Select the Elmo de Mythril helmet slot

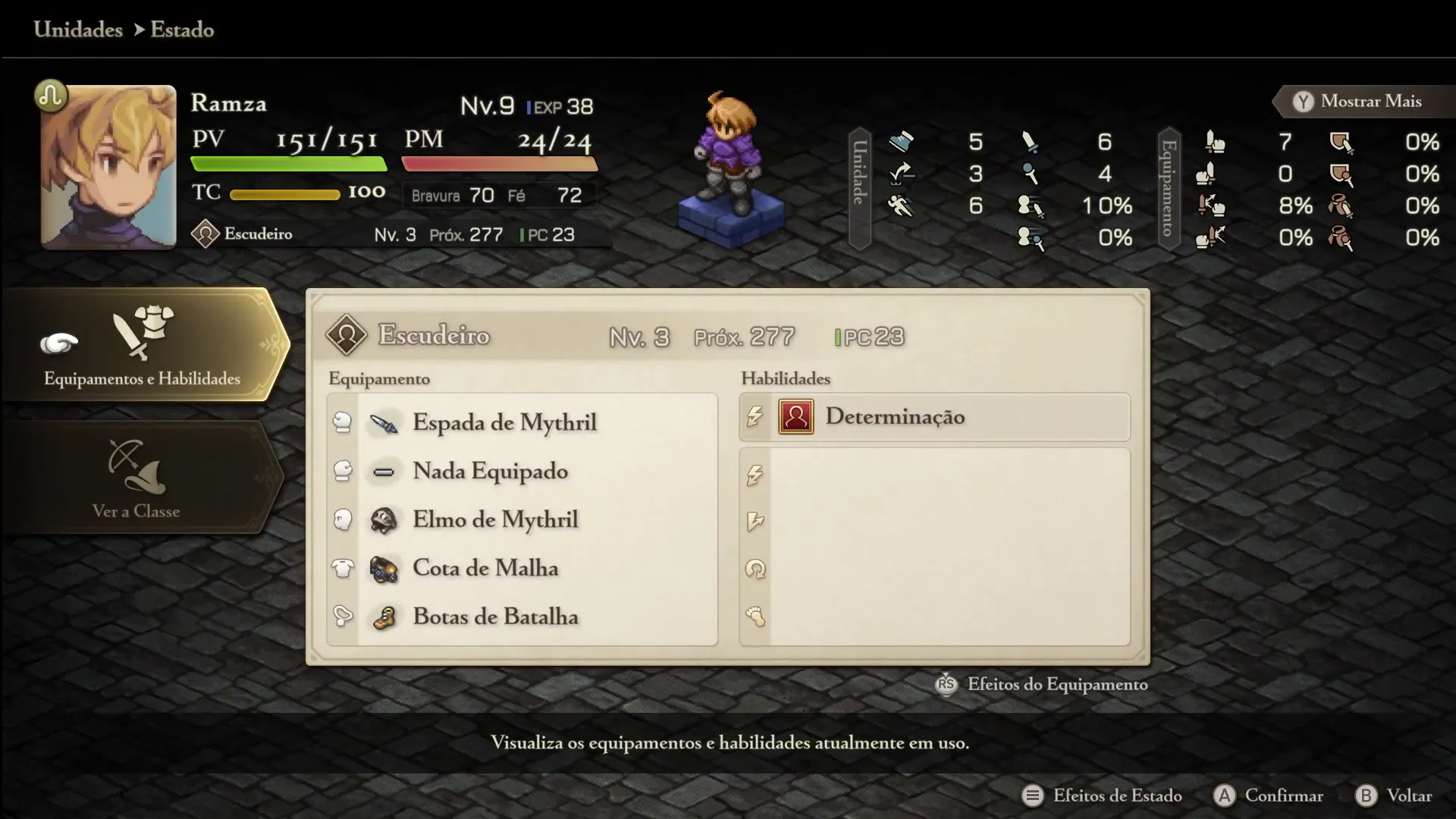pos(494,519)
